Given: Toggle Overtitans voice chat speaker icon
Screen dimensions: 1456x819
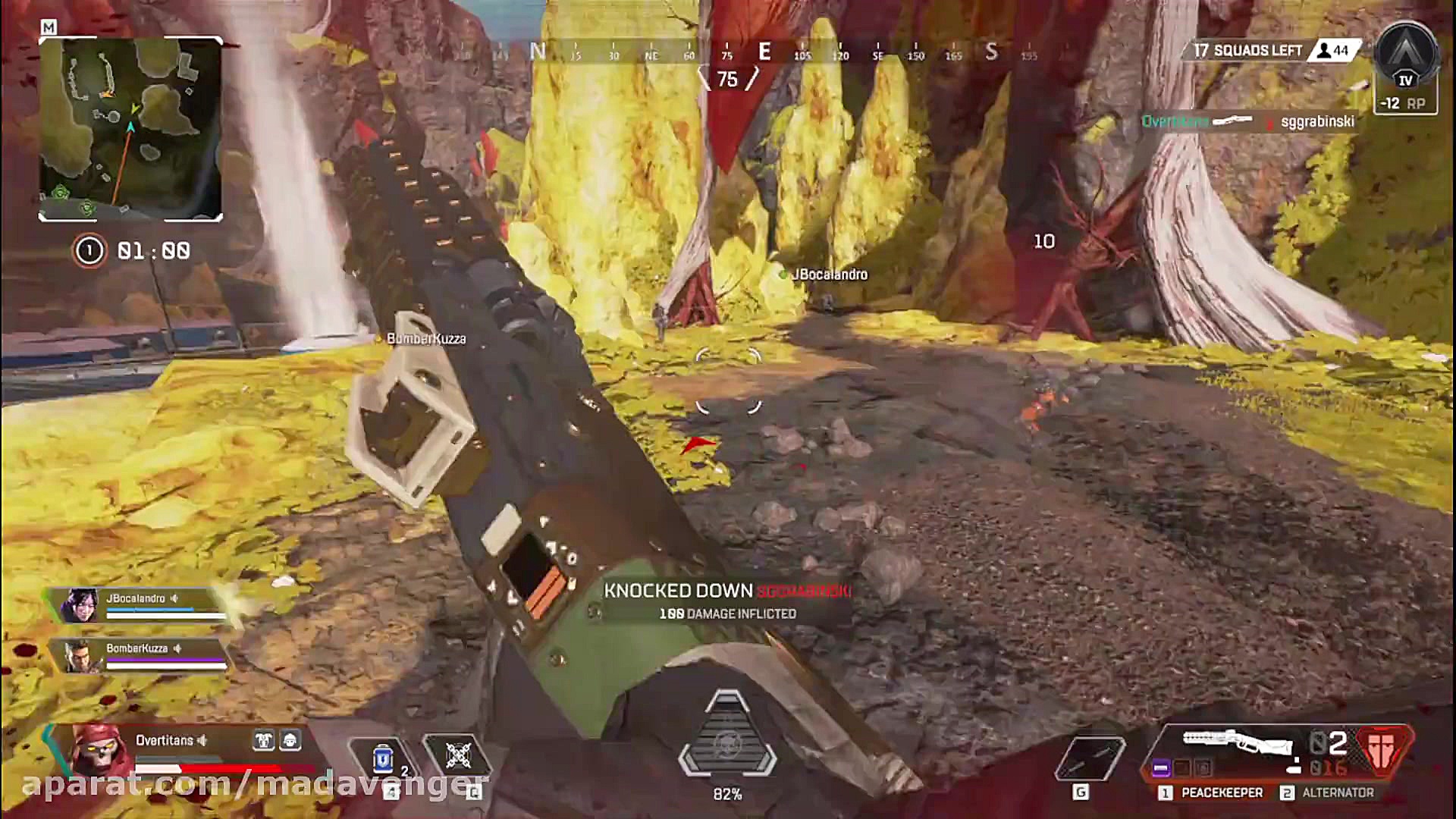Looking at the screenshot, I should (x=202, y=742).
